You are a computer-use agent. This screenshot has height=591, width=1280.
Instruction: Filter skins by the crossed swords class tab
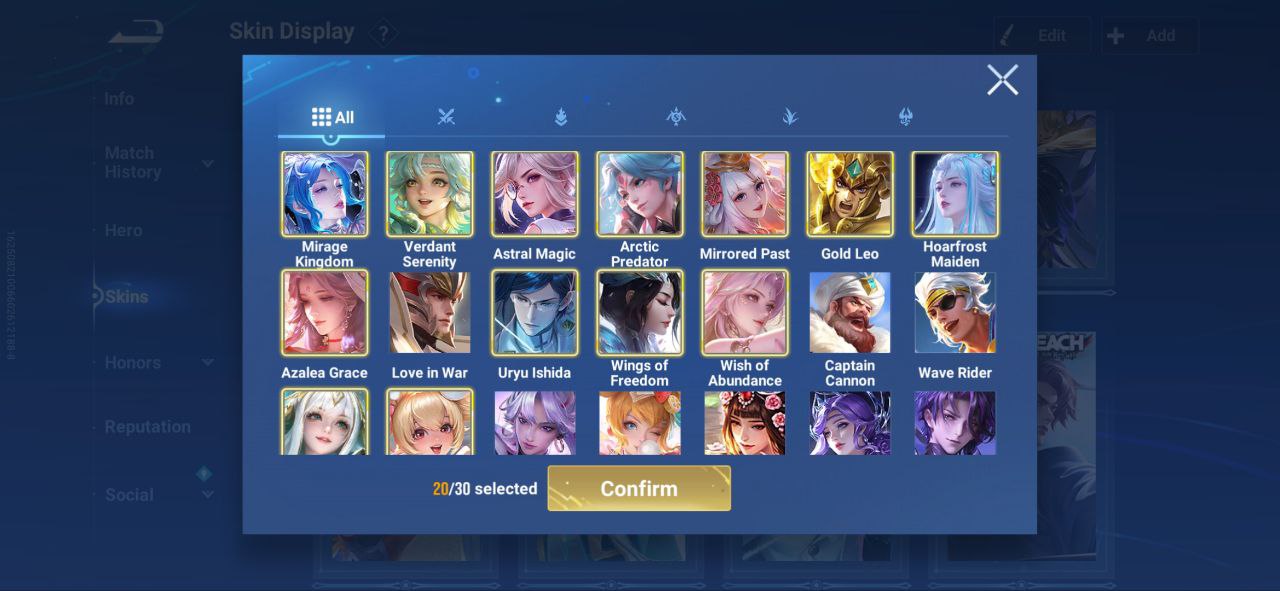click(446, 117)
